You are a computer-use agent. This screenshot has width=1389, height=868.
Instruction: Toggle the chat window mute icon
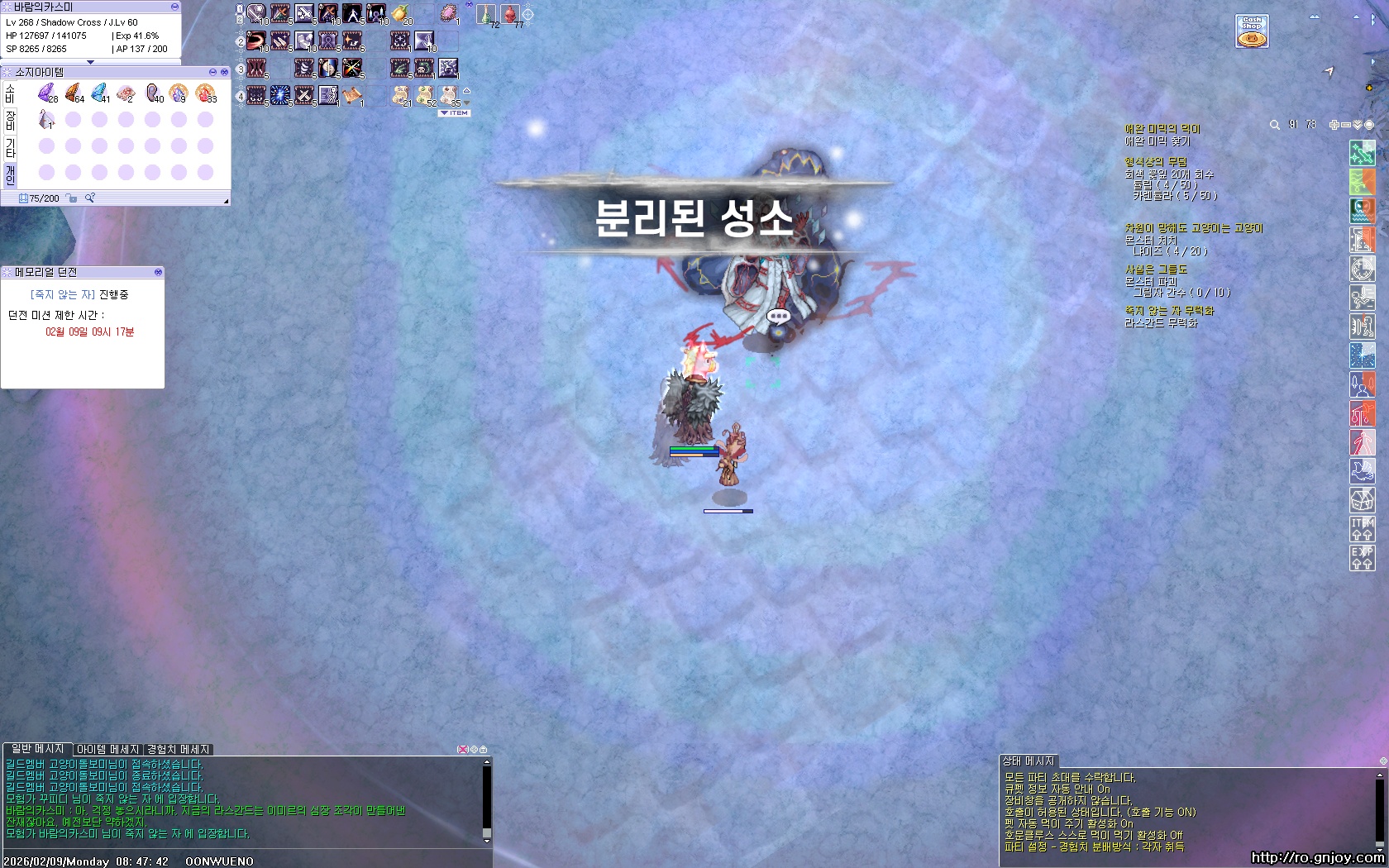[x=465, y=748]
